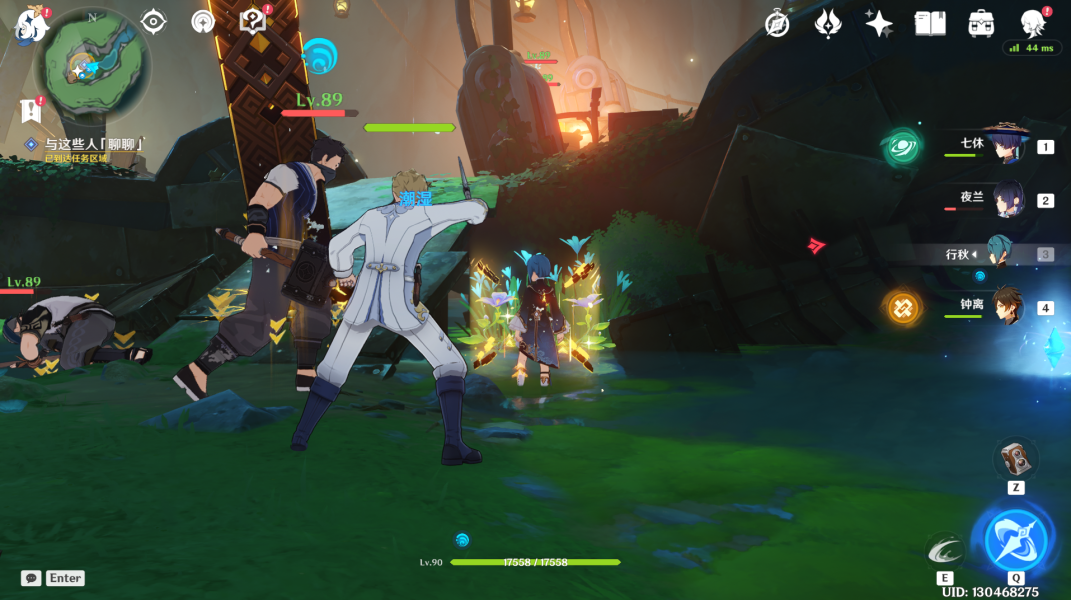Open the compass icon in the top bar
This screenshot has height=600, width=1071.
(777, 24)
